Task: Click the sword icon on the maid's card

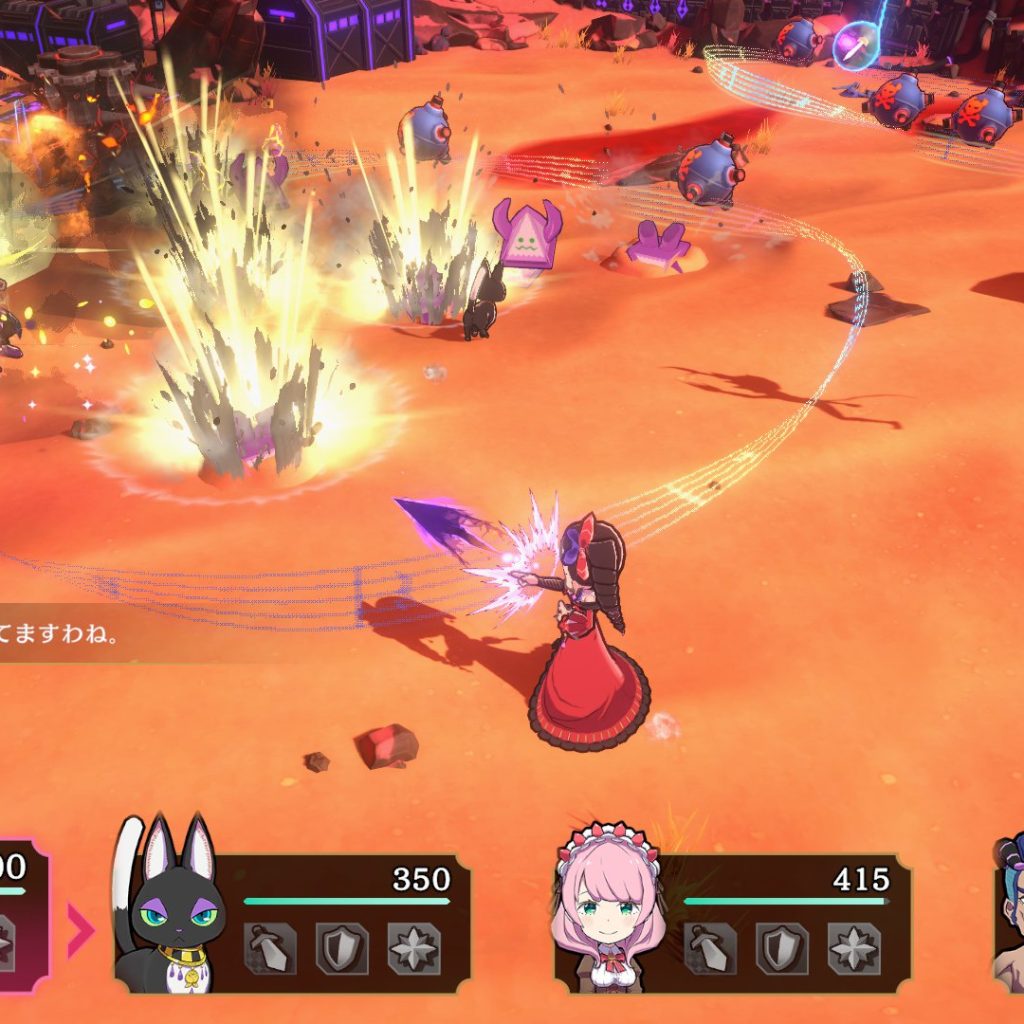Action: [x=710, y=948]
